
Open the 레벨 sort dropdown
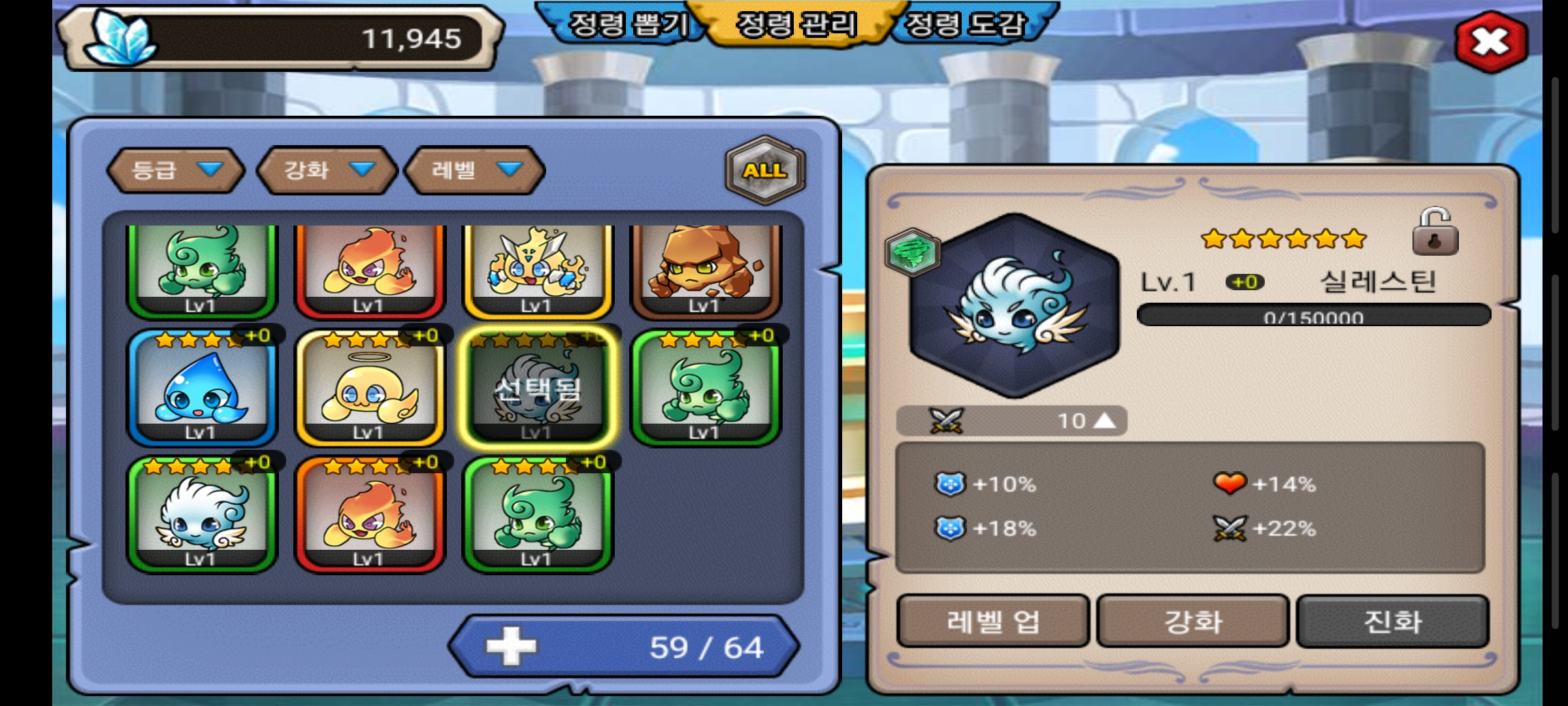coord(475,170)
